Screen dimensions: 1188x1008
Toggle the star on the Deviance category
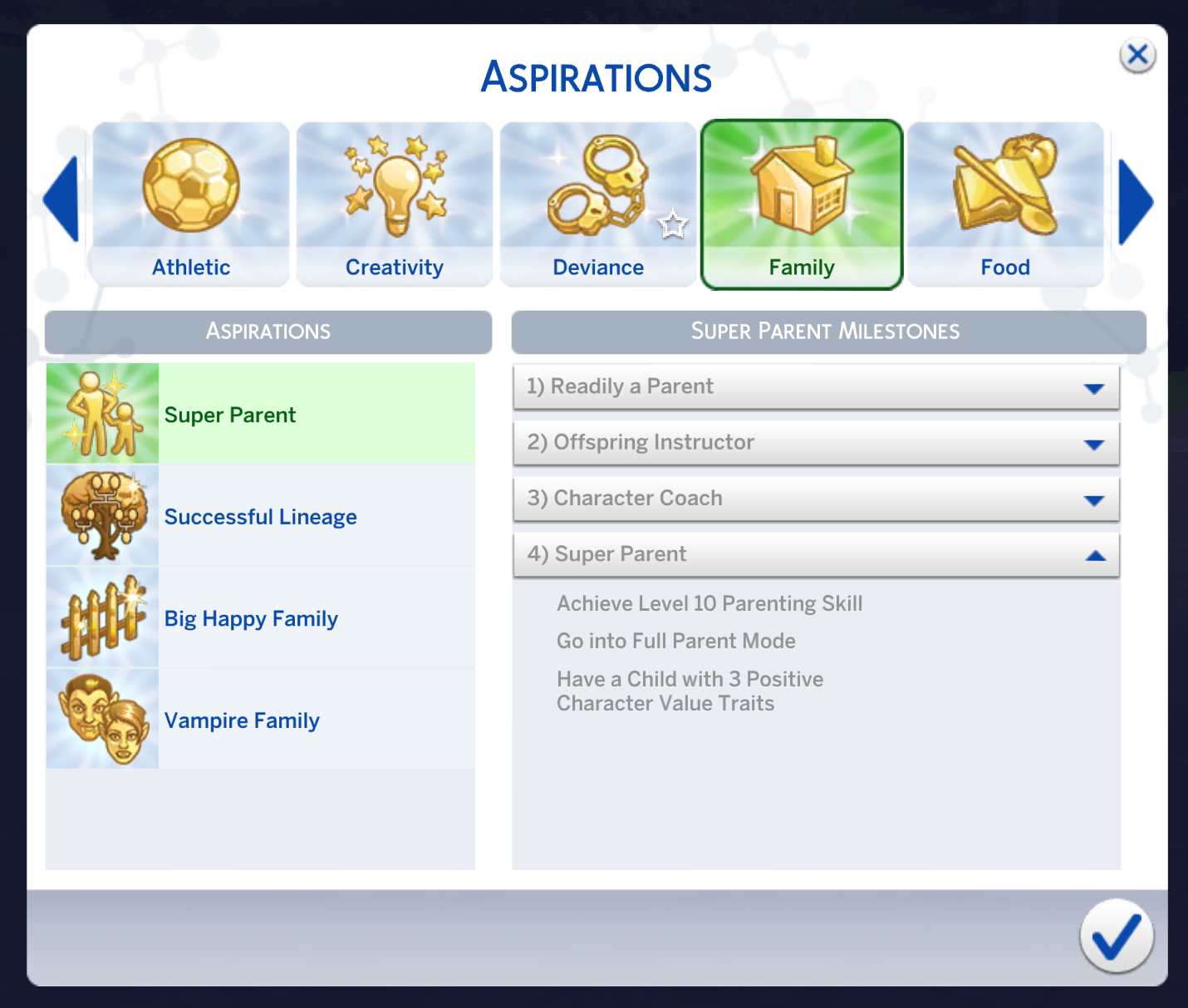(x=671, y=224)
